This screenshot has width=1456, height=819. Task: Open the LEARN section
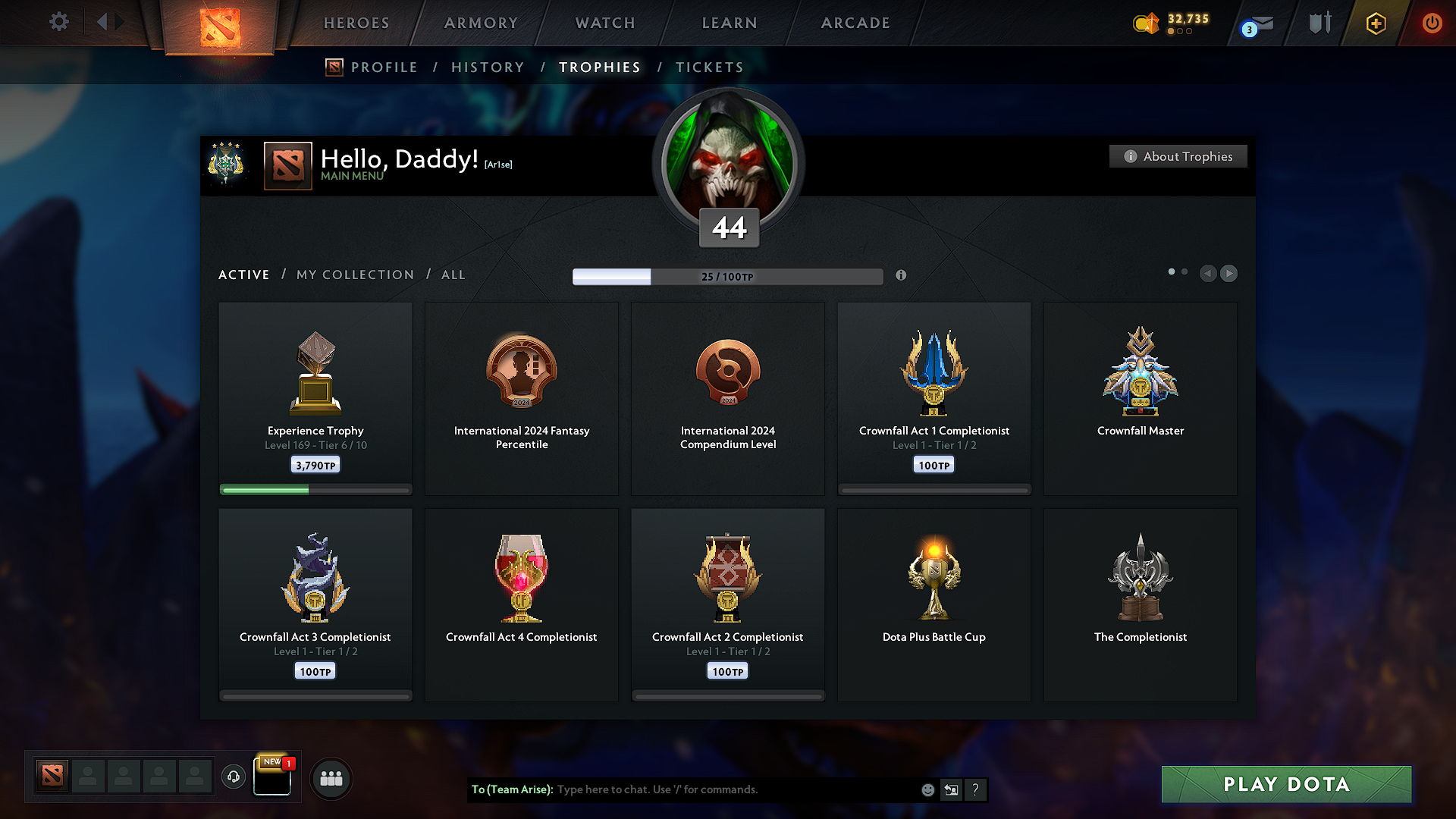tap(729, 23)
